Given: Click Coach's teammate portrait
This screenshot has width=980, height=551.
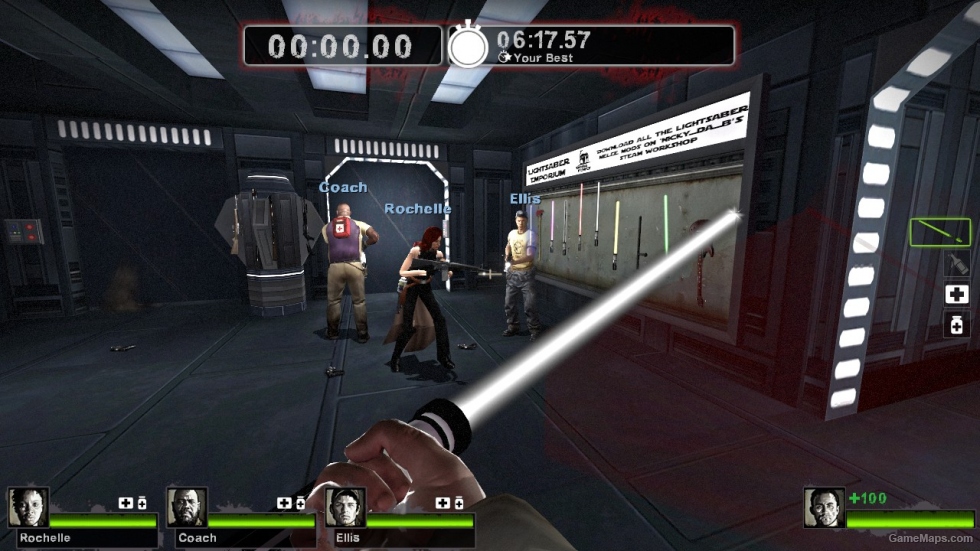Looking at the screenshot, I should click(187, 508).
